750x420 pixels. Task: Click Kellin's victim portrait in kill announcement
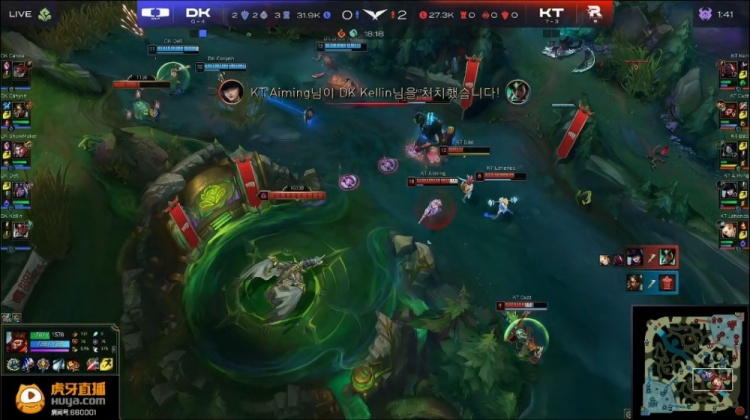tap(516, 90)
